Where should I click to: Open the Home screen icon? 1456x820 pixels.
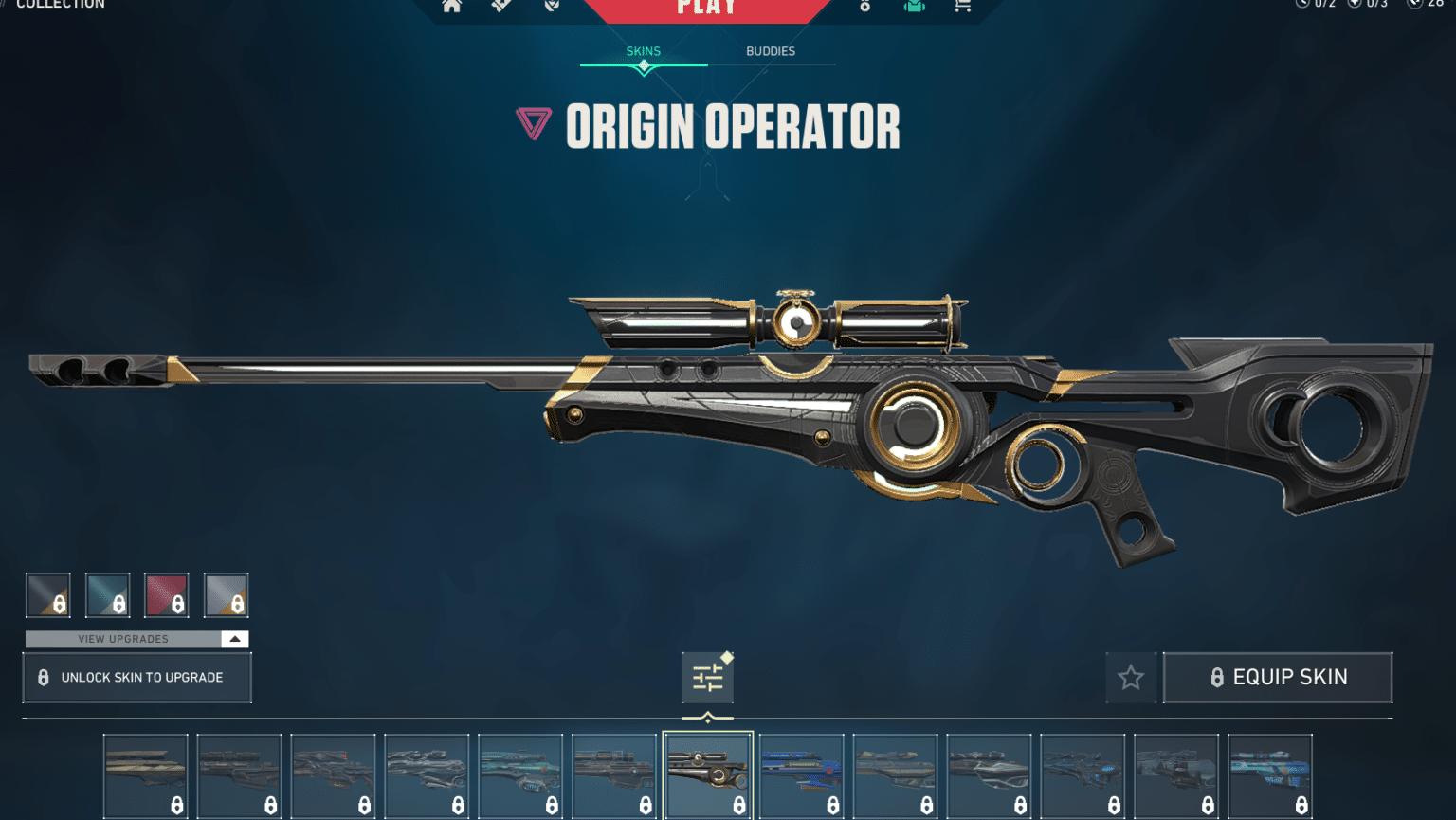click(x=452, y=6)
